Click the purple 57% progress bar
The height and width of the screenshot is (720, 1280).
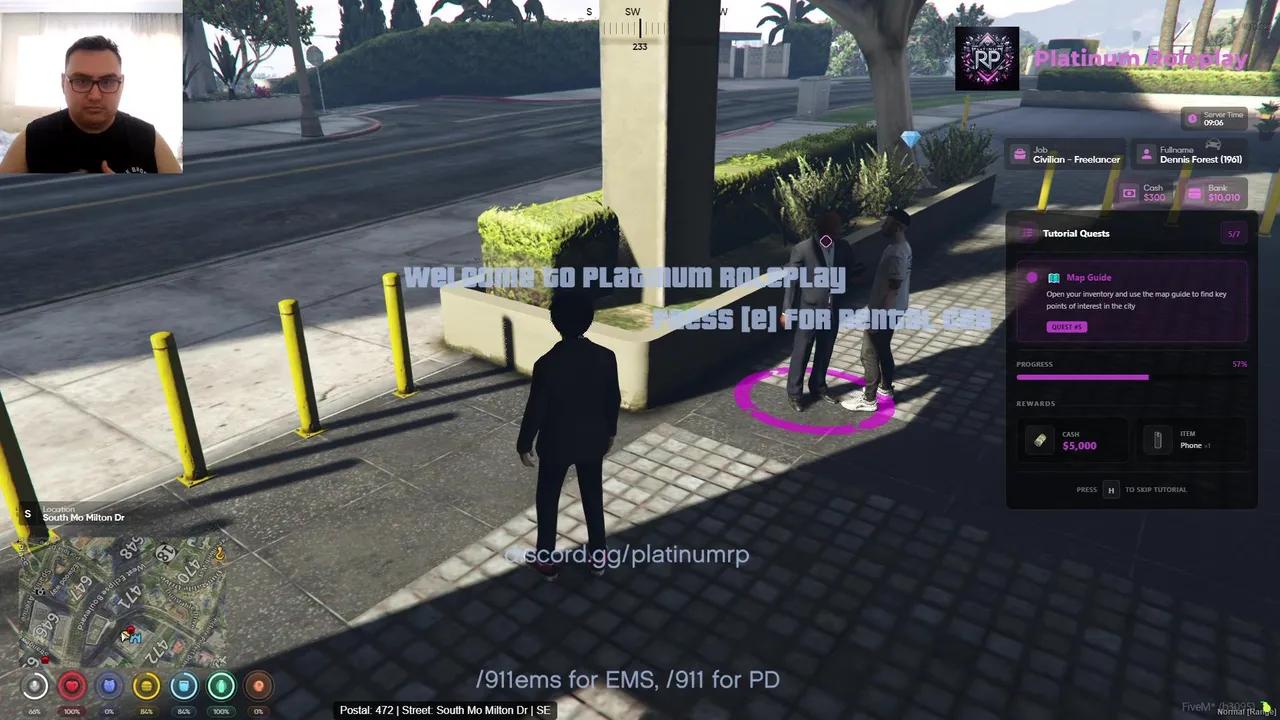click(1082, 377)
